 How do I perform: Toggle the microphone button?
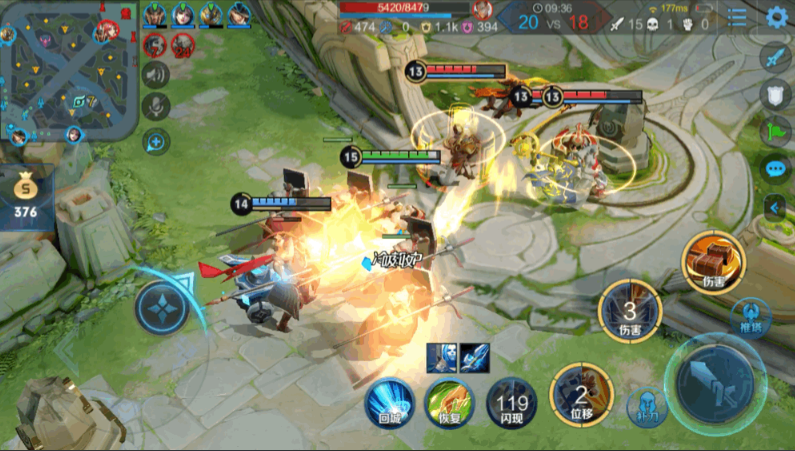tap(155, 107)
